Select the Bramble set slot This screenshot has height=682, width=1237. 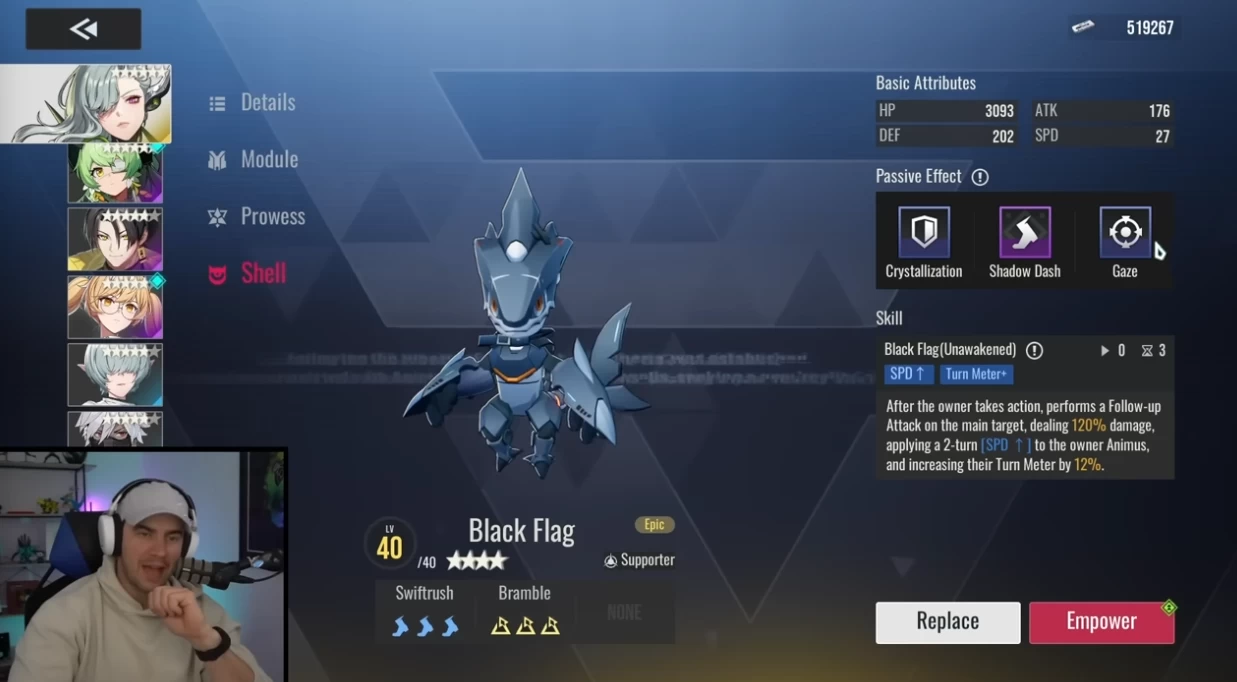point(524,611)
